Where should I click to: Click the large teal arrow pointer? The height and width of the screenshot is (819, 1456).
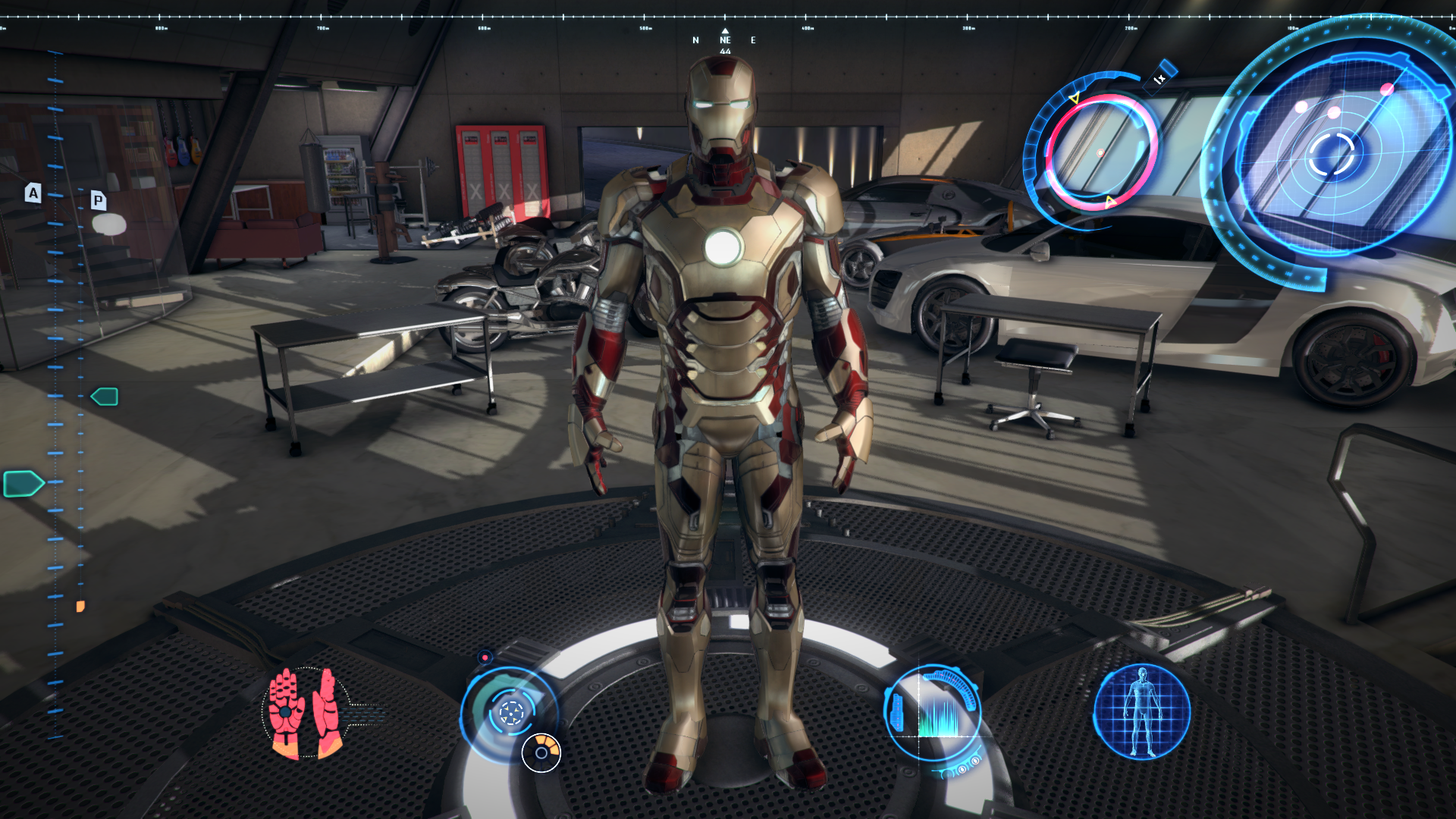click(x=23, y=483)
